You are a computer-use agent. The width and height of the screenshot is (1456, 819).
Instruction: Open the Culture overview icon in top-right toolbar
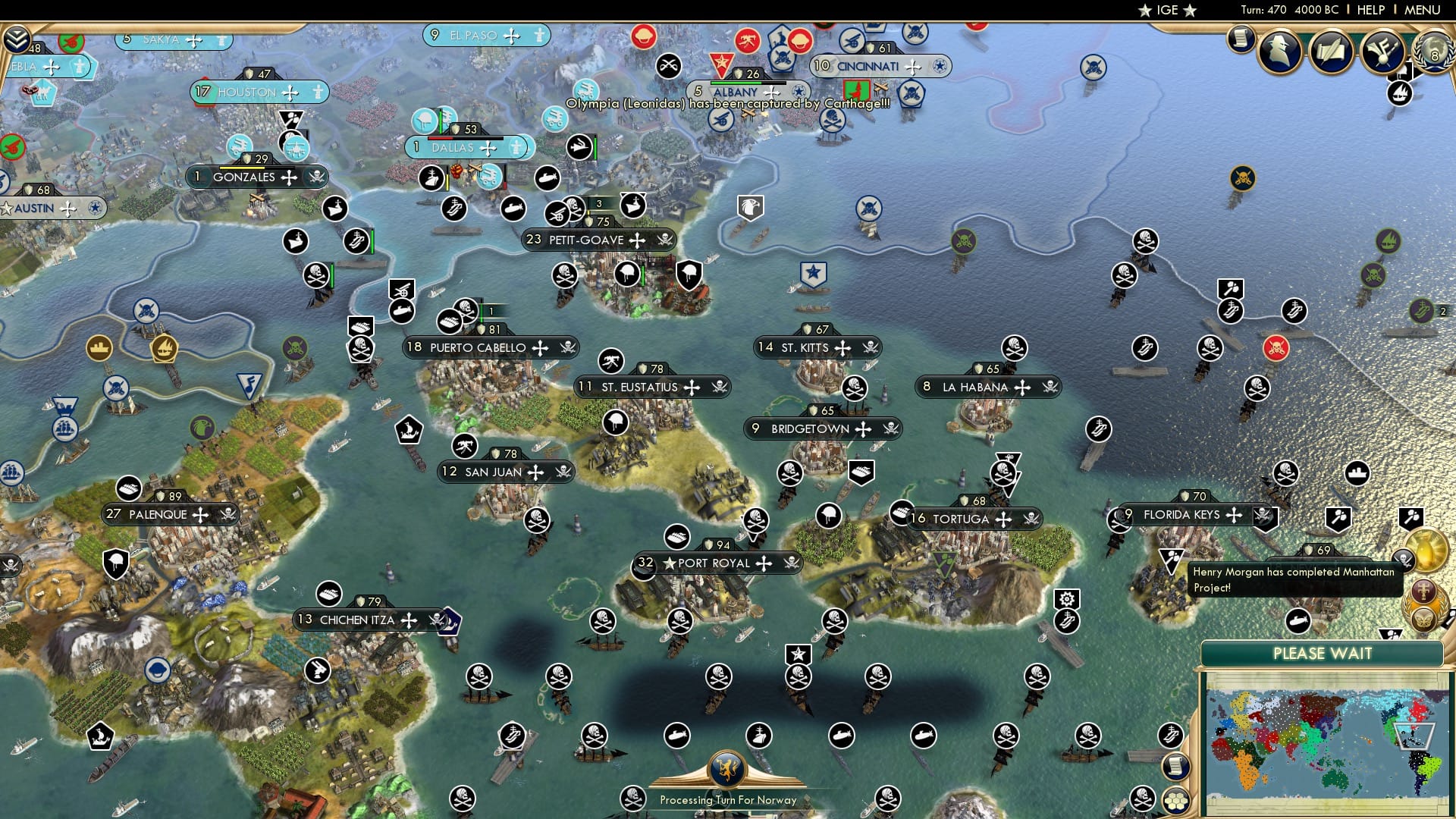tap(1382, 52)
